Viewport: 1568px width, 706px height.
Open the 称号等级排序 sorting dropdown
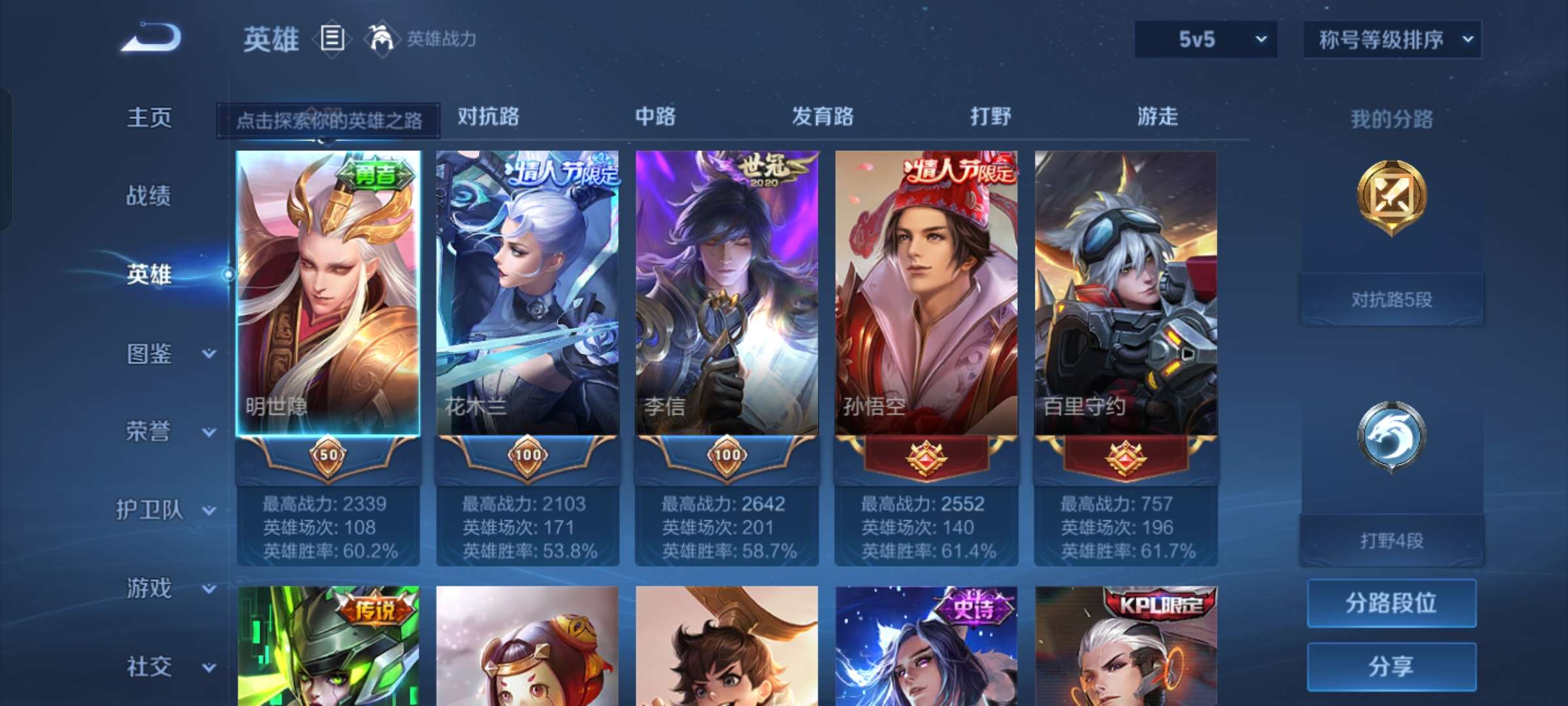click(1392, 39)
